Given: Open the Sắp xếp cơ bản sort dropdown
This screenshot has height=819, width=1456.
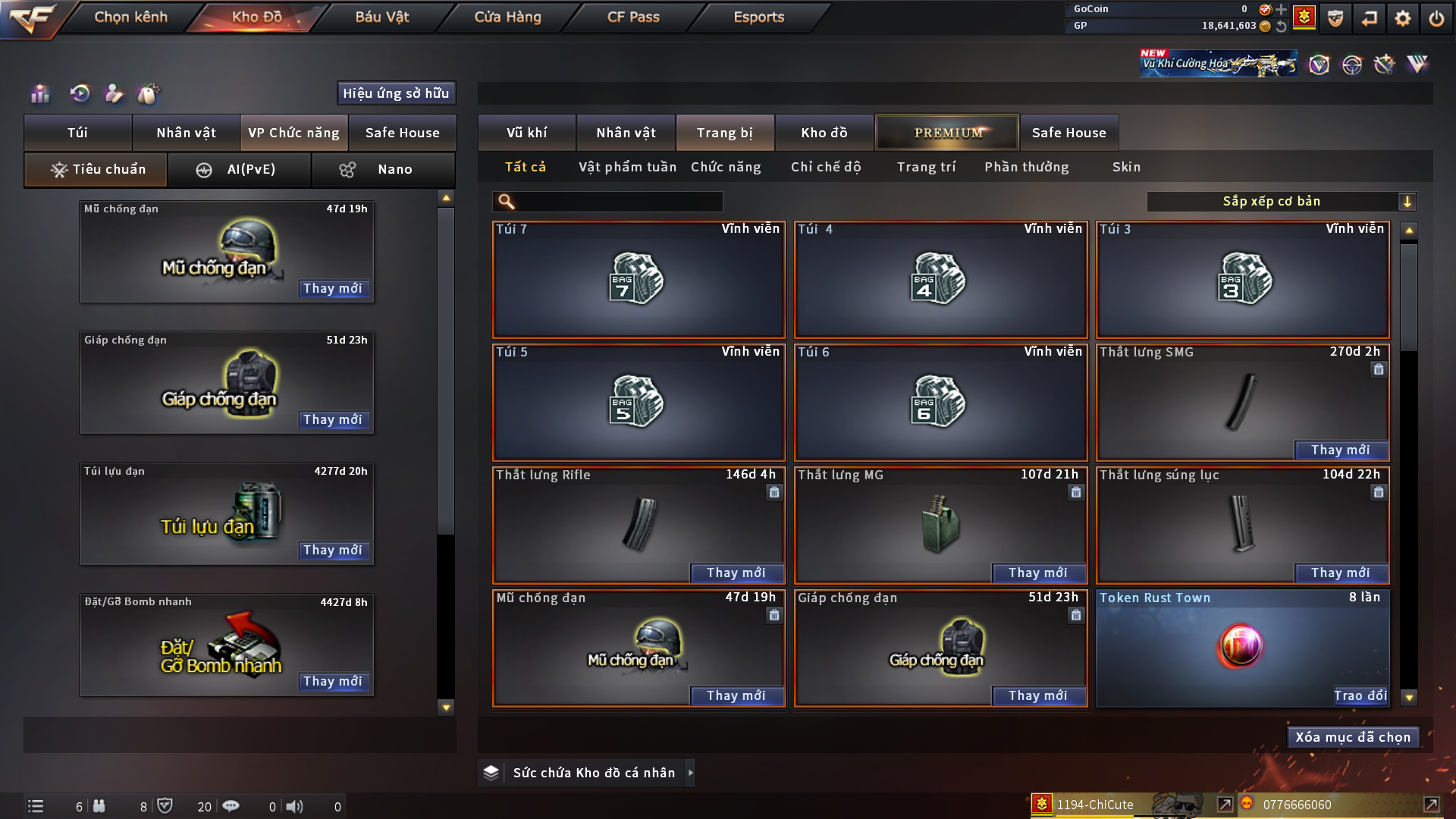Looking at the screenshot, I should 1281,202.
